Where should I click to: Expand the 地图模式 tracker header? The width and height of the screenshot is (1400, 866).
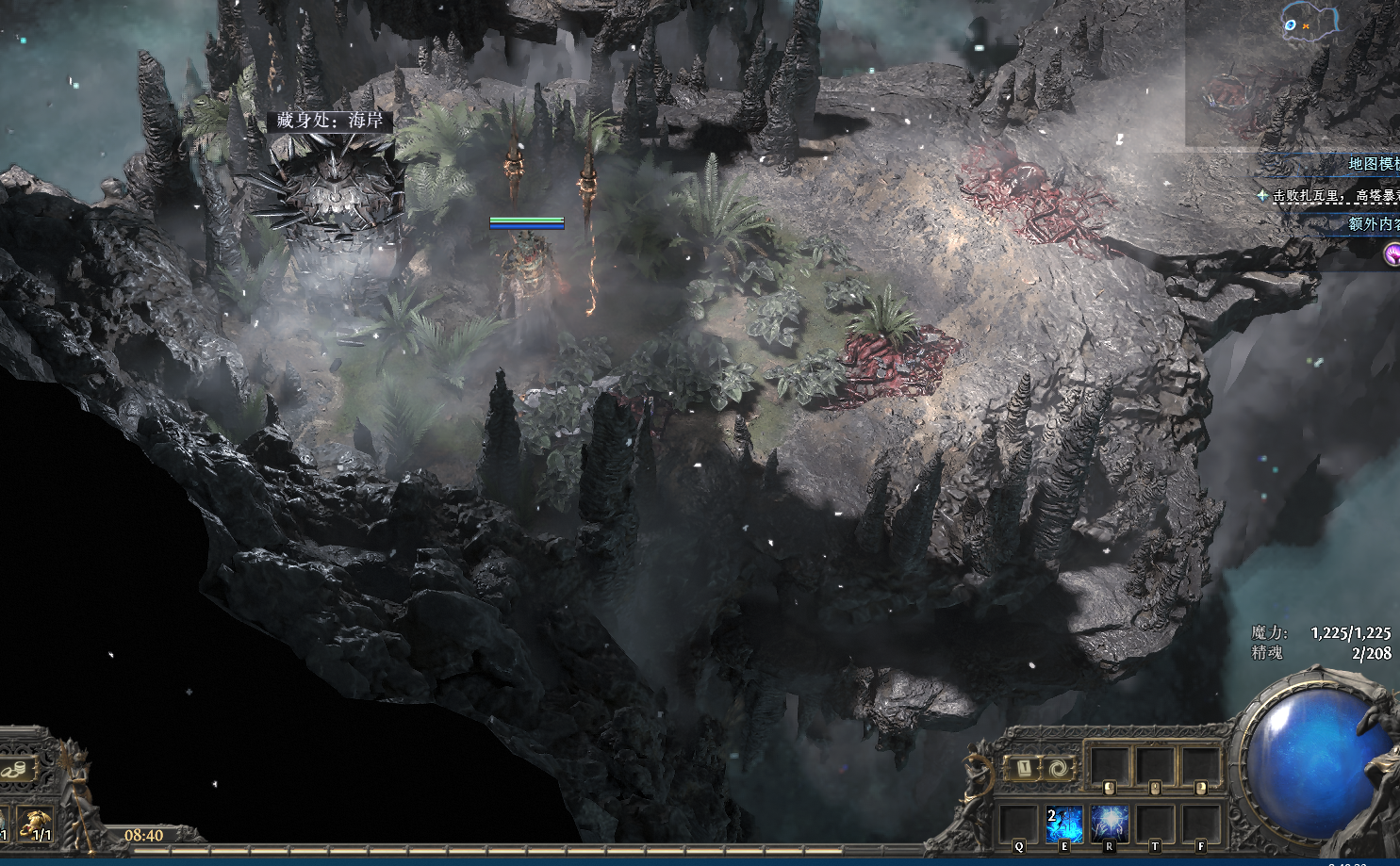(1373, 164)
